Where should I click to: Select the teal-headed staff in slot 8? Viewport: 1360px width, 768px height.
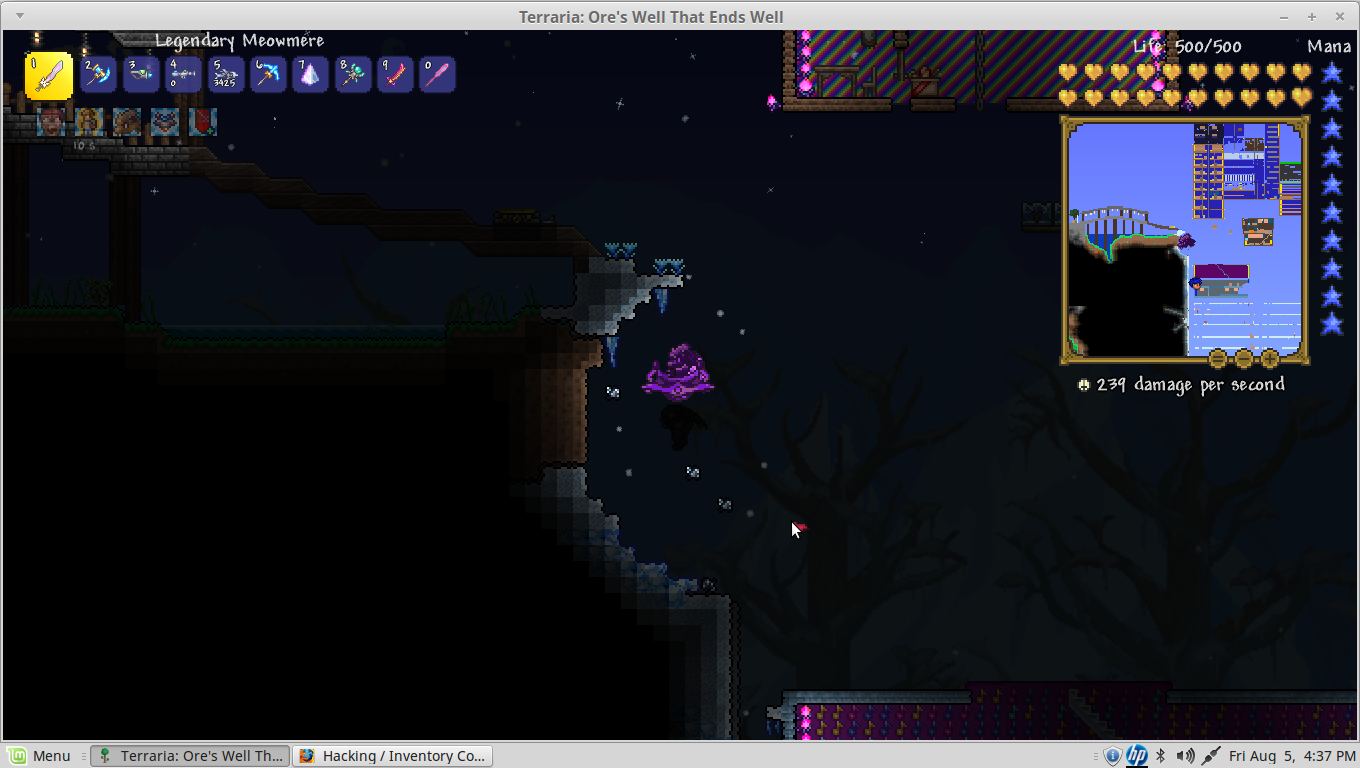[353, 75]
